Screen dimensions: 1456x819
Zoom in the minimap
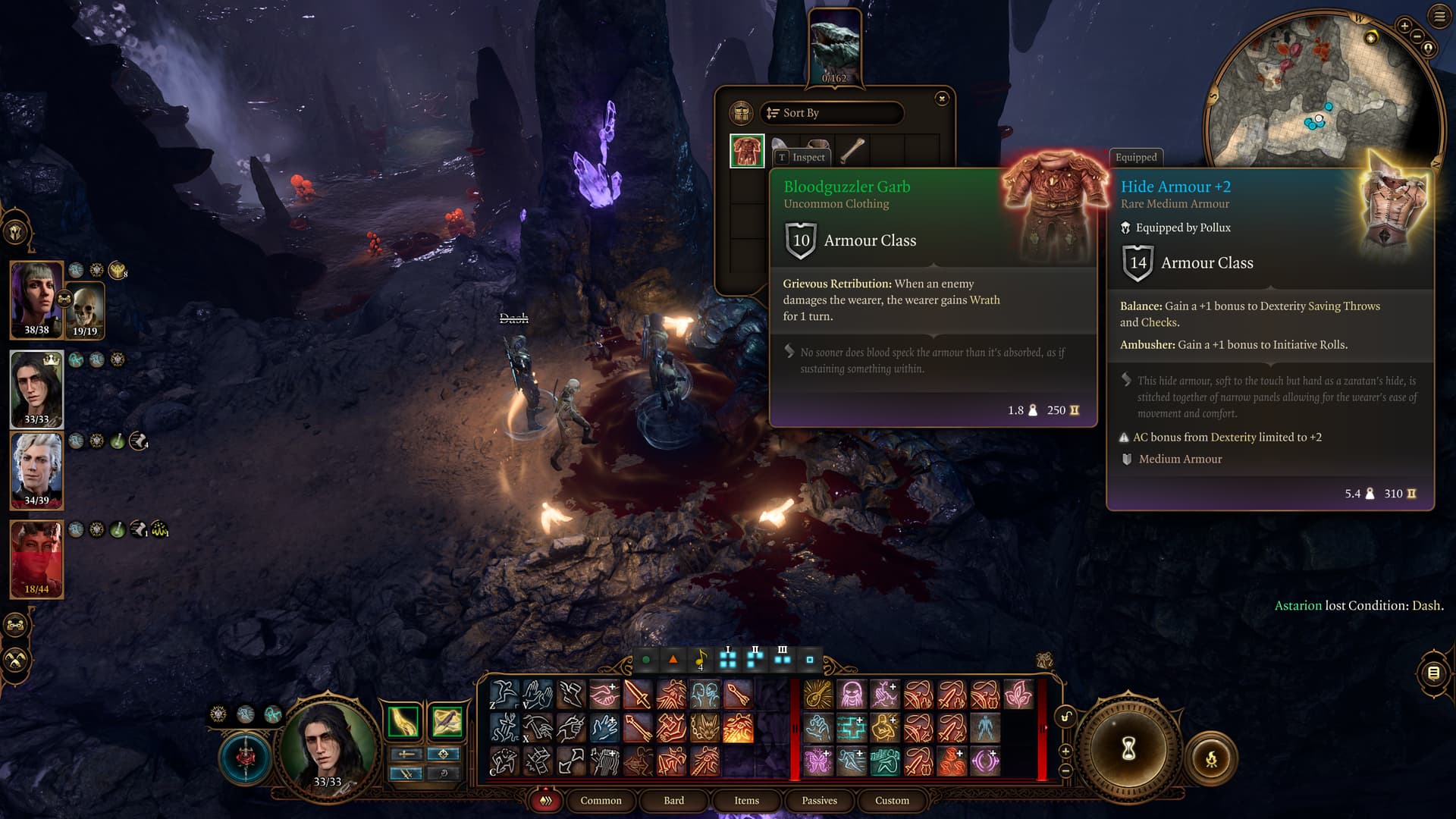[x=1404, y=26]
